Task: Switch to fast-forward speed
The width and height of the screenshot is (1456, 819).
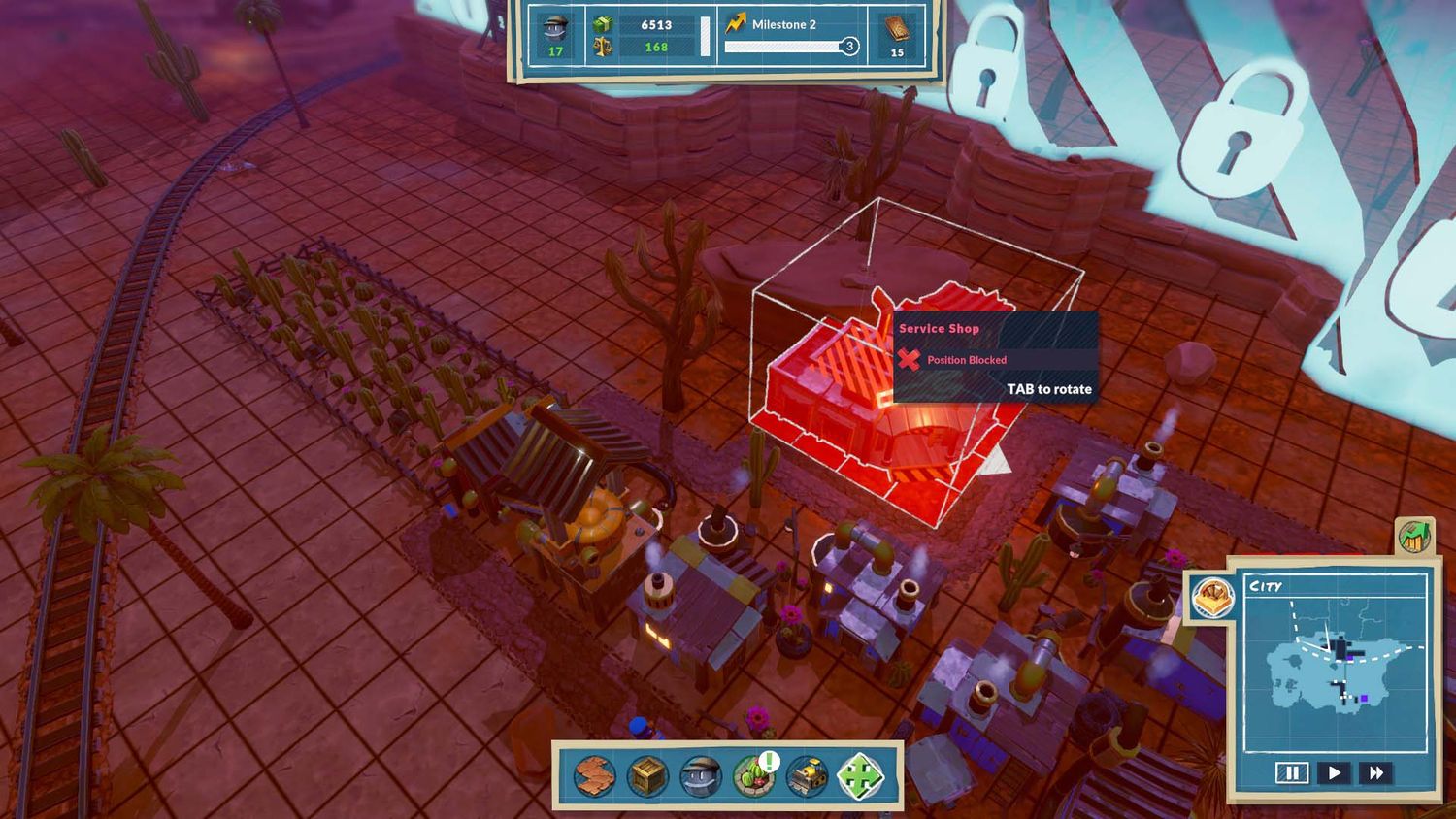Action: coord(1376,772)
